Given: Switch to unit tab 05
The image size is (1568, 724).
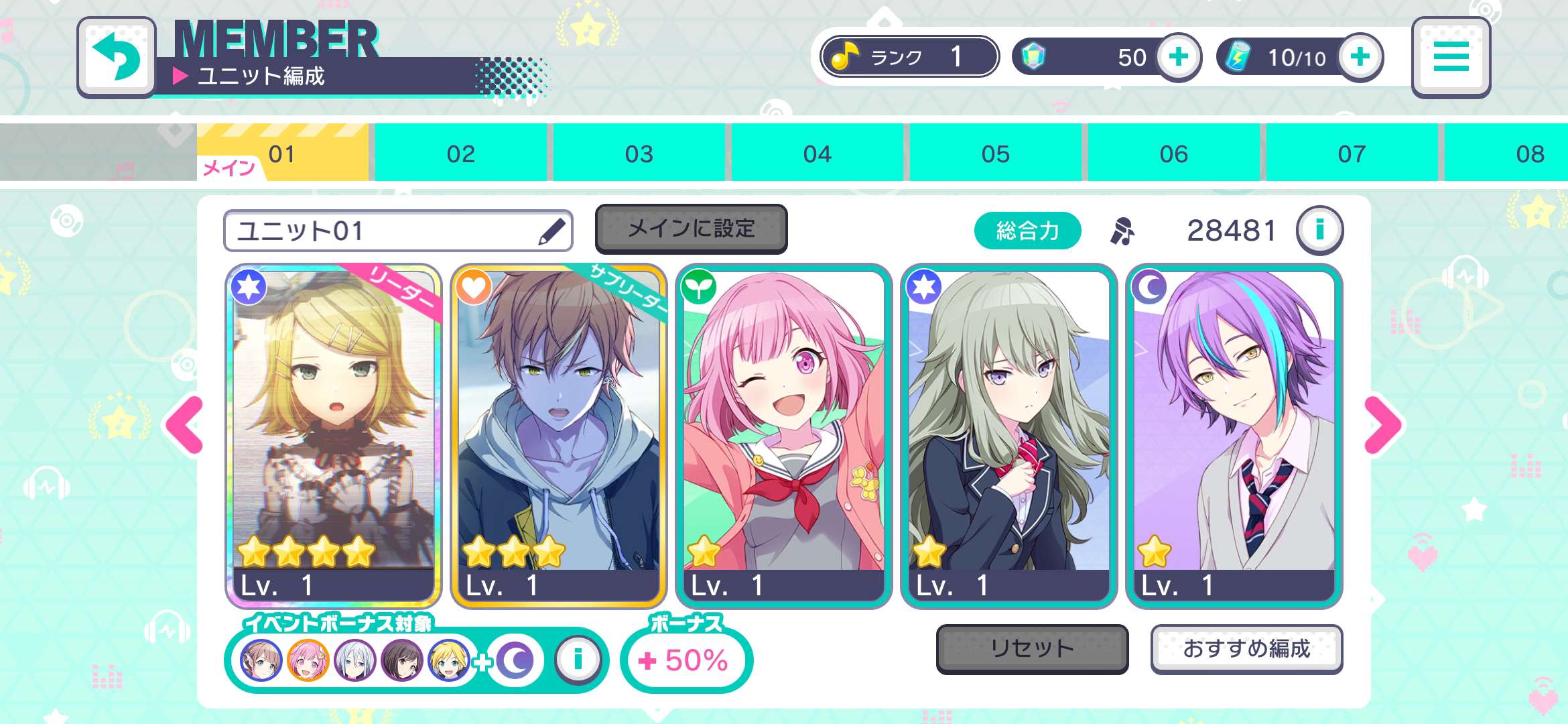Looking at the screenshot, I should click(x=996, y=154).
